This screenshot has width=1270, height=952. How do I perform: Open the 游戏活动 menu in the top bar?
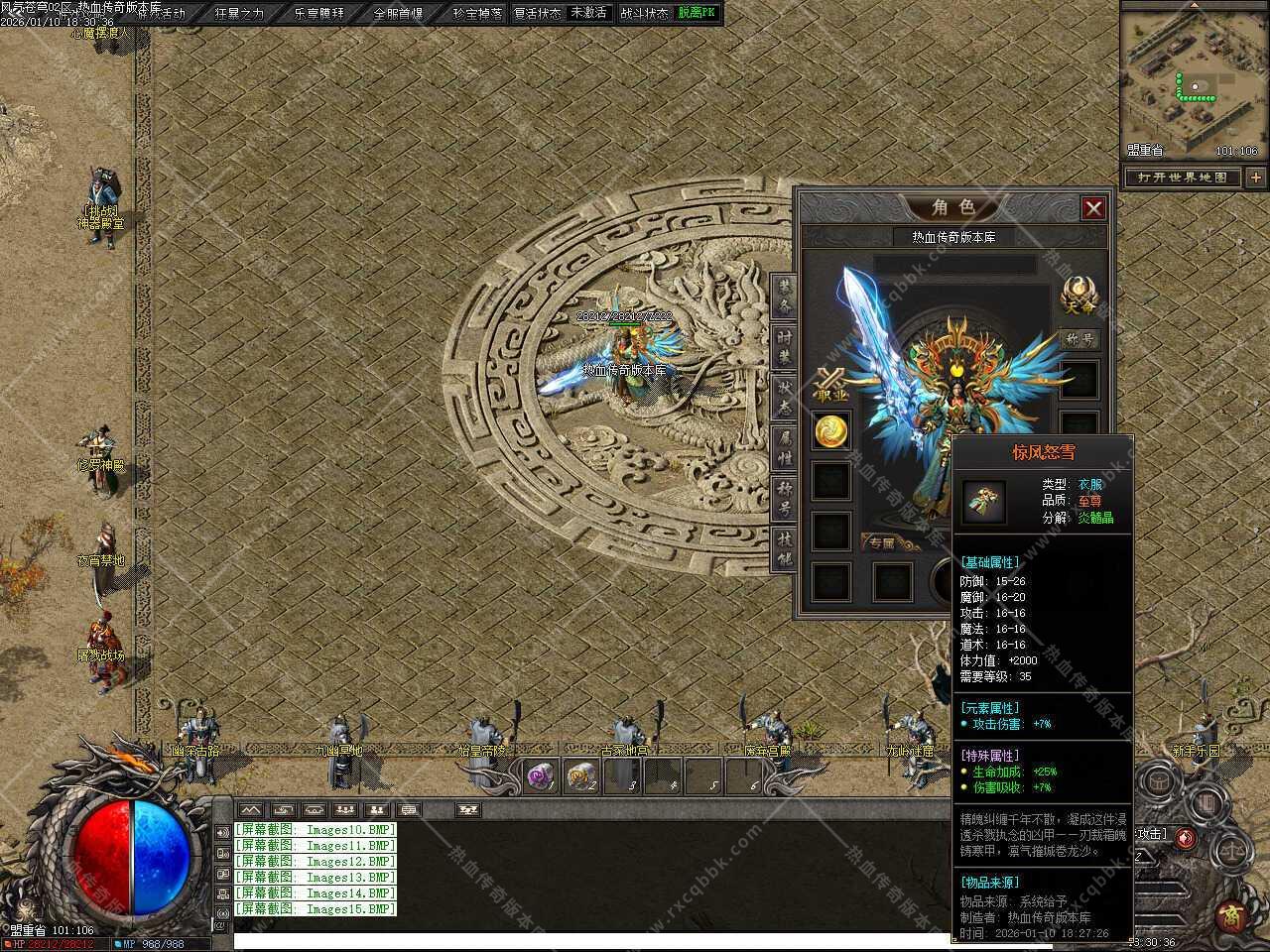point(162,13)
